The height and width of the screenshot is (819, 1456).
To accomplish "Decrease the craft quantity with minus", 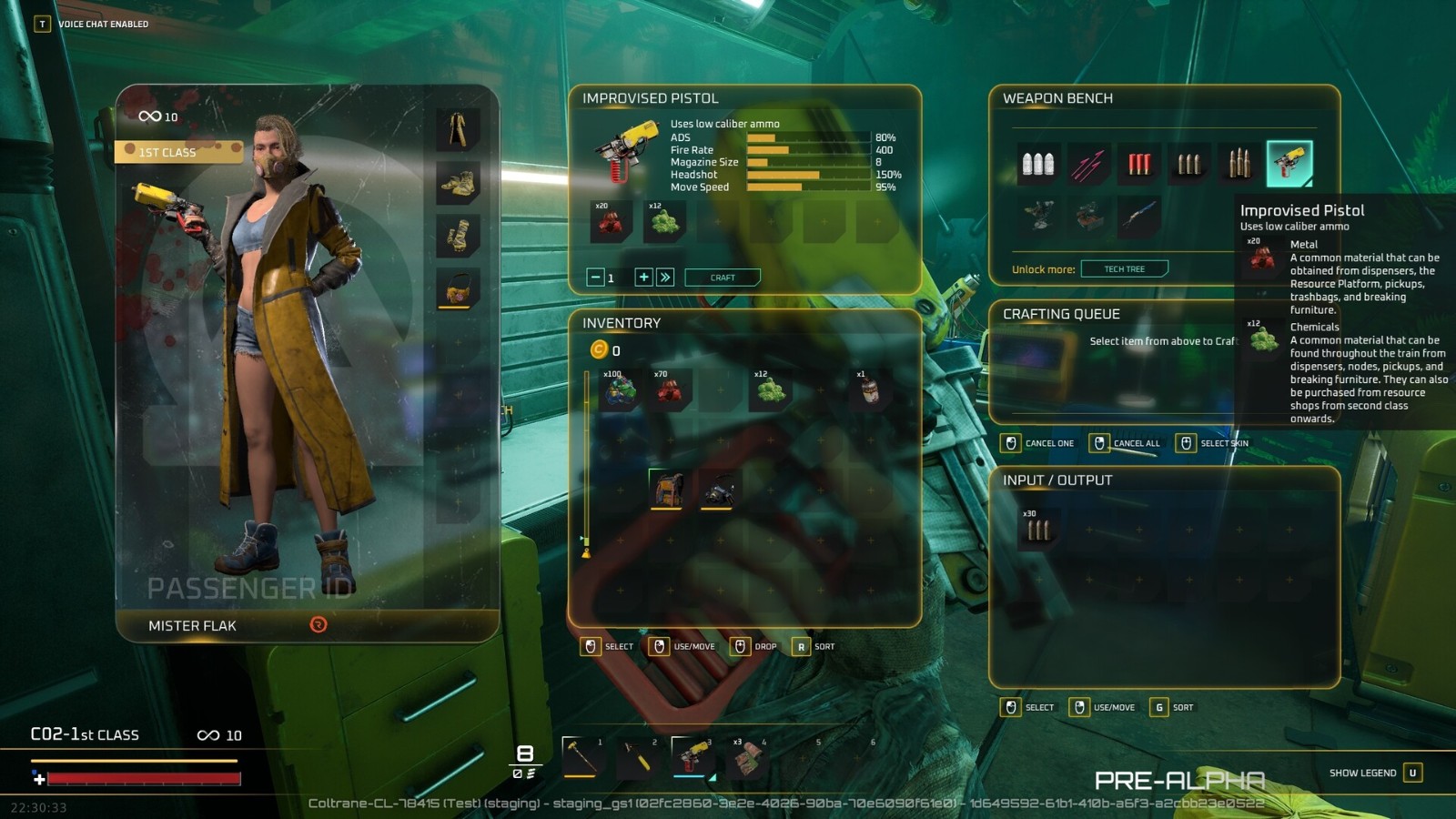I will point(595,278).
